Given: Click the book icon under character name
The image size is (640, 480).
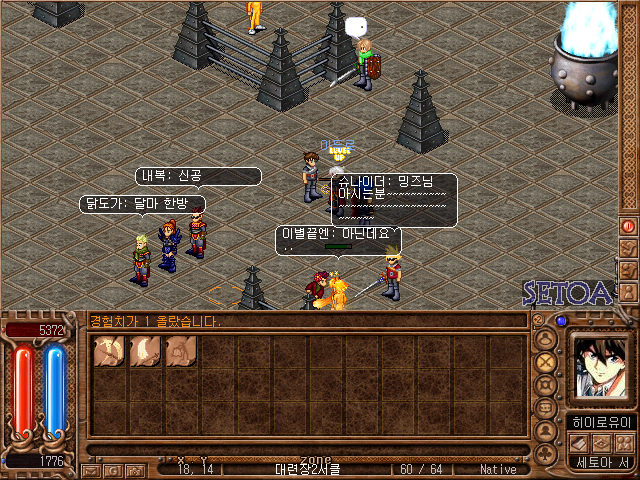Looking at the screenshot, I should (580, 443).
